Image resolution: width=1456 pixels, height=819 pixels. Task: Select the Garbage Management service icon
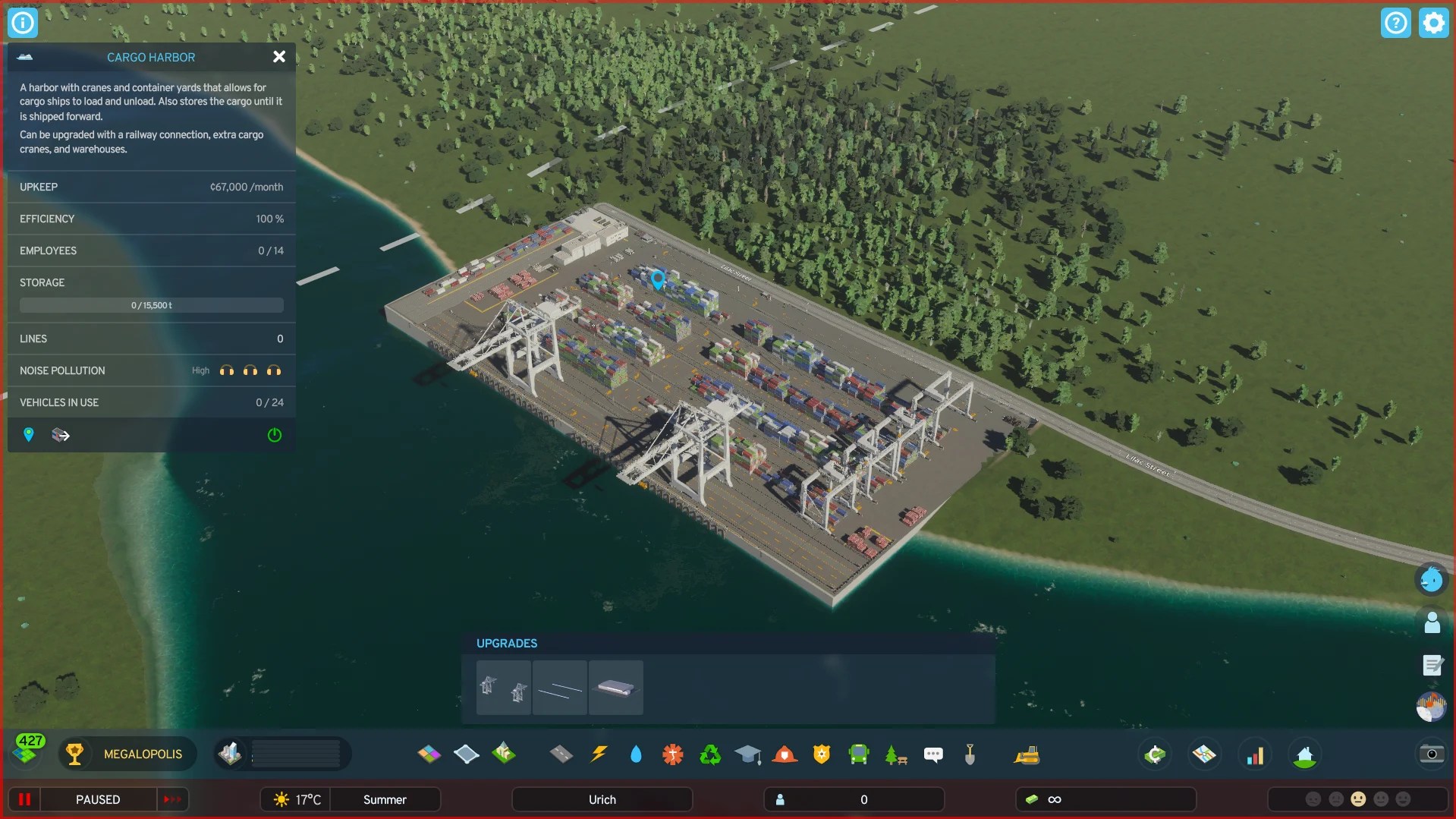coord(710,754)
